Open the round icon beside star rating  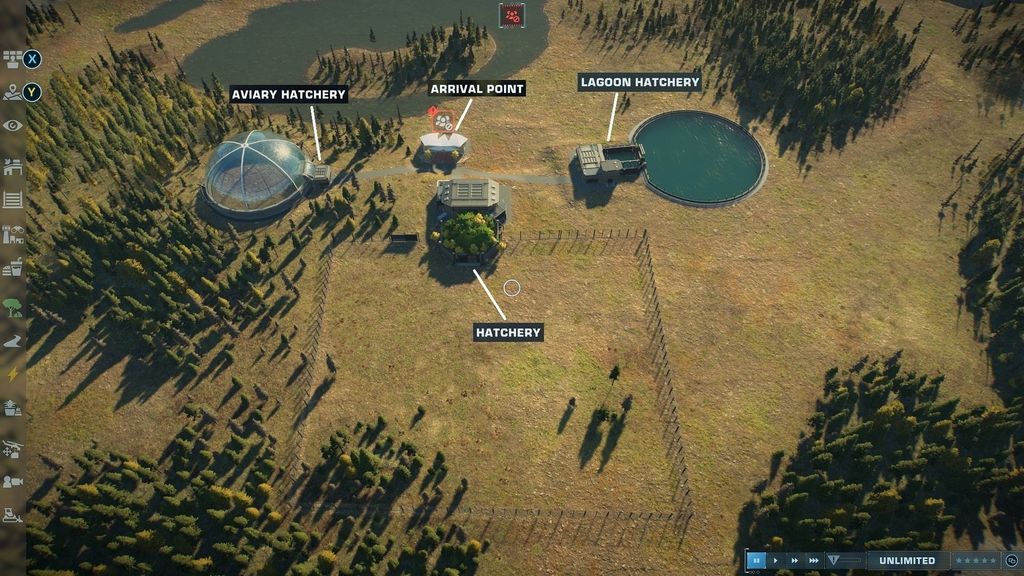pos(1011,561)
